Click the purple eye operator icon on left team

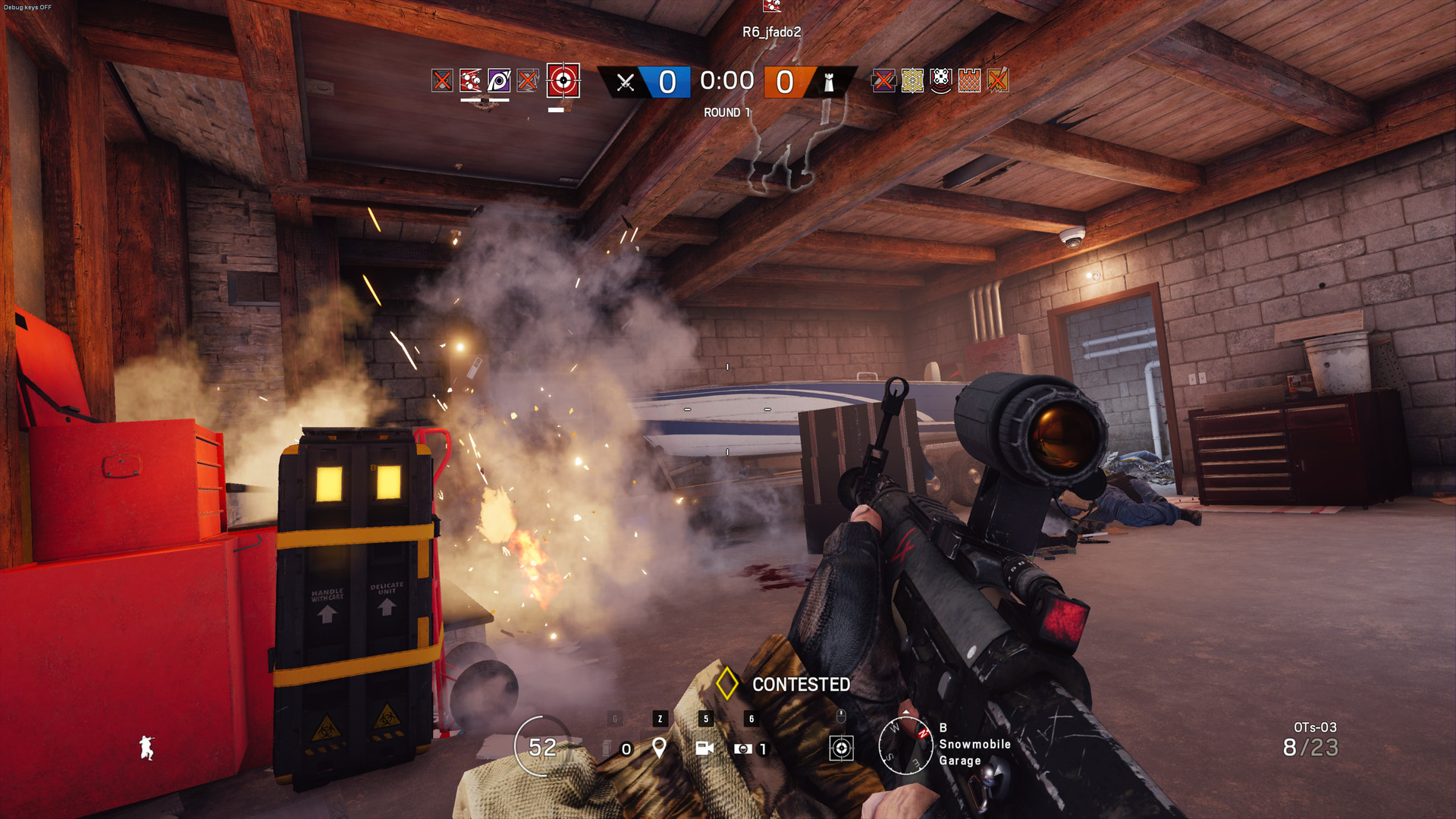497,80
